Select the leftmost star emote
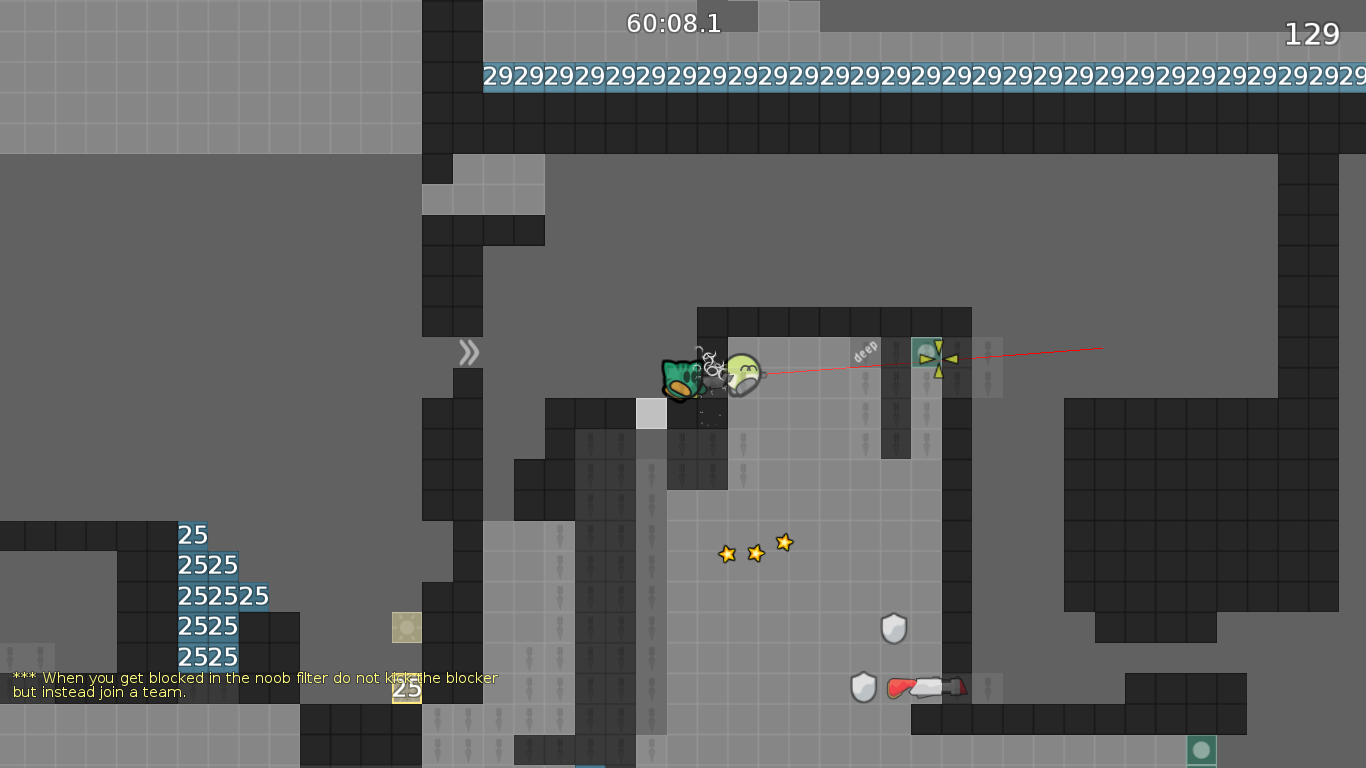This screenshot has height=768, width=1366. pos(726,554)
